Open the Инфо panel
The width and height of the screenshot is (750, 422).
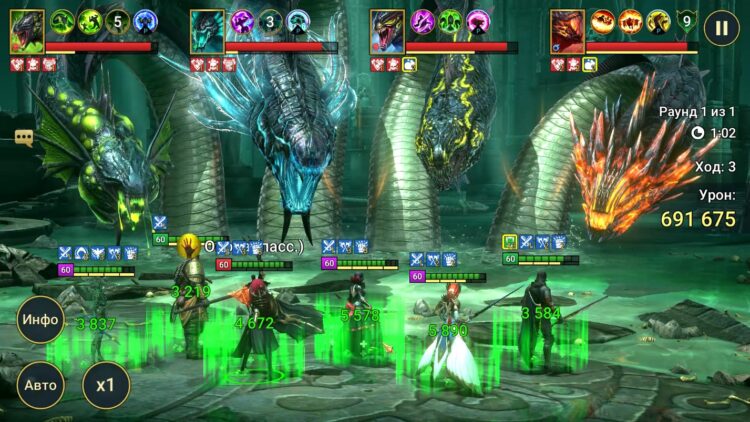point(40,321)
